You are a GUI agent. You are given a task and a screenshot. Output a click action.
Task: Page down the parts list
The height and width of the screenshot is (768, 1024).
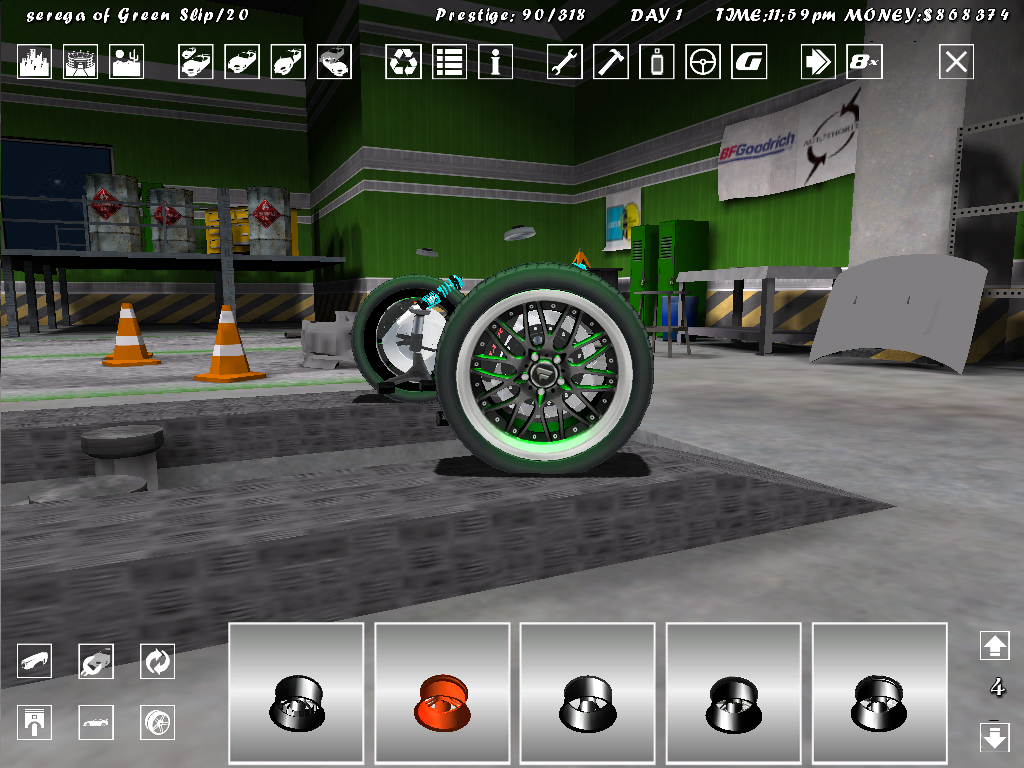point(995,738)
